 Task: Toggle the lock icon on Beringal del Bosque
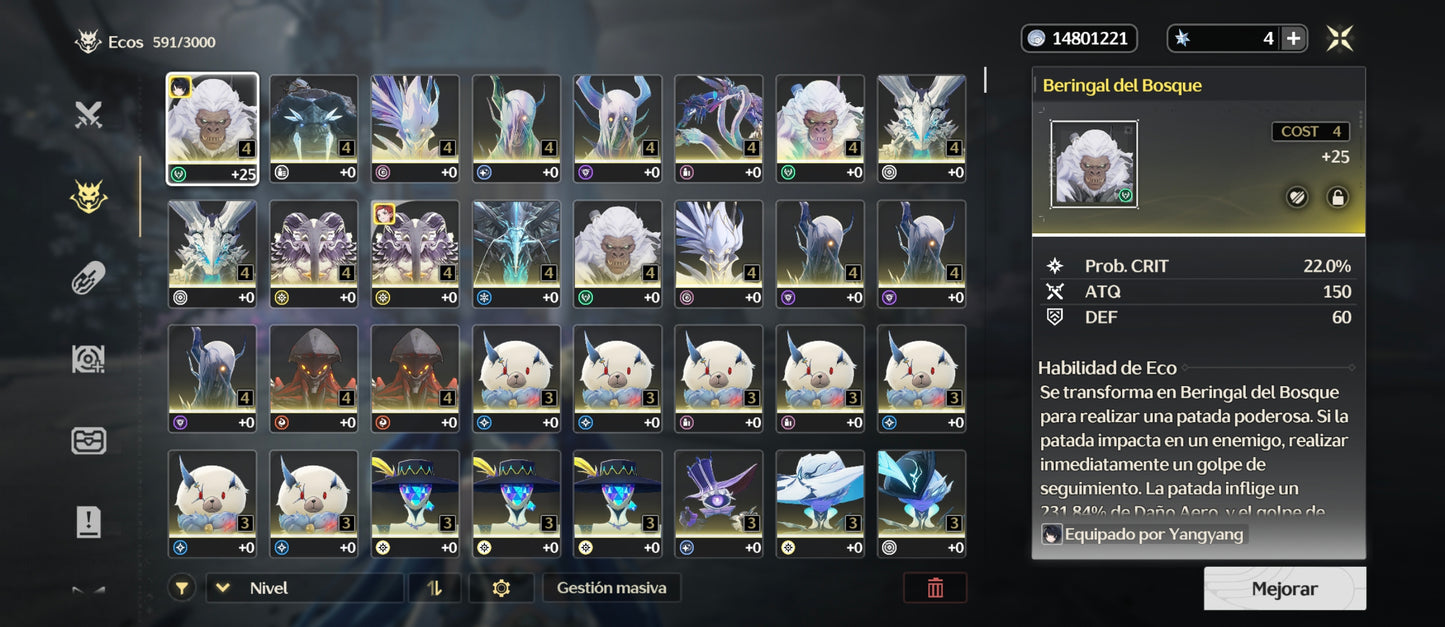click(x=1337, y=197)
